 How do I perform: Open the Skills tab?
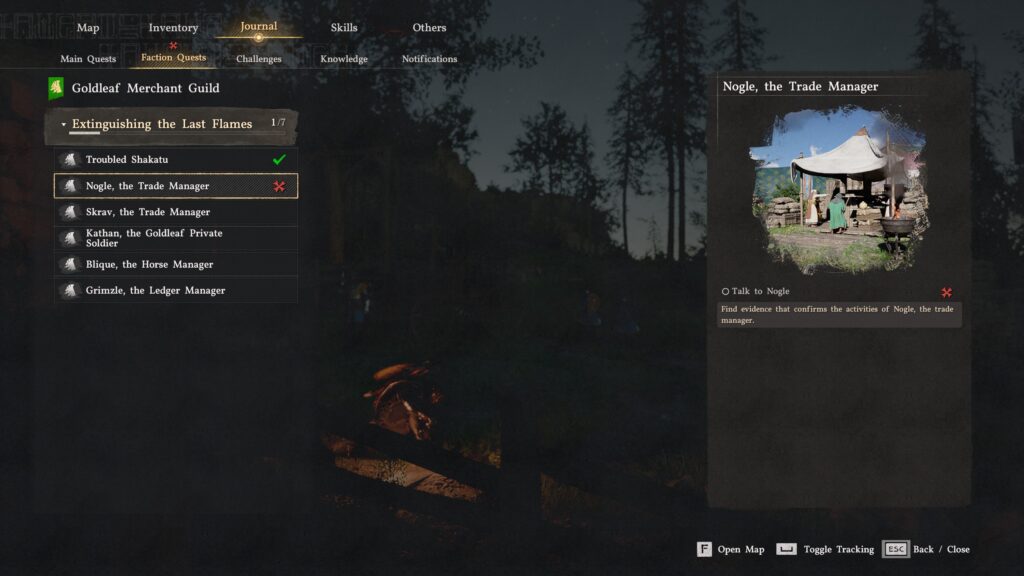pos(344,28)
